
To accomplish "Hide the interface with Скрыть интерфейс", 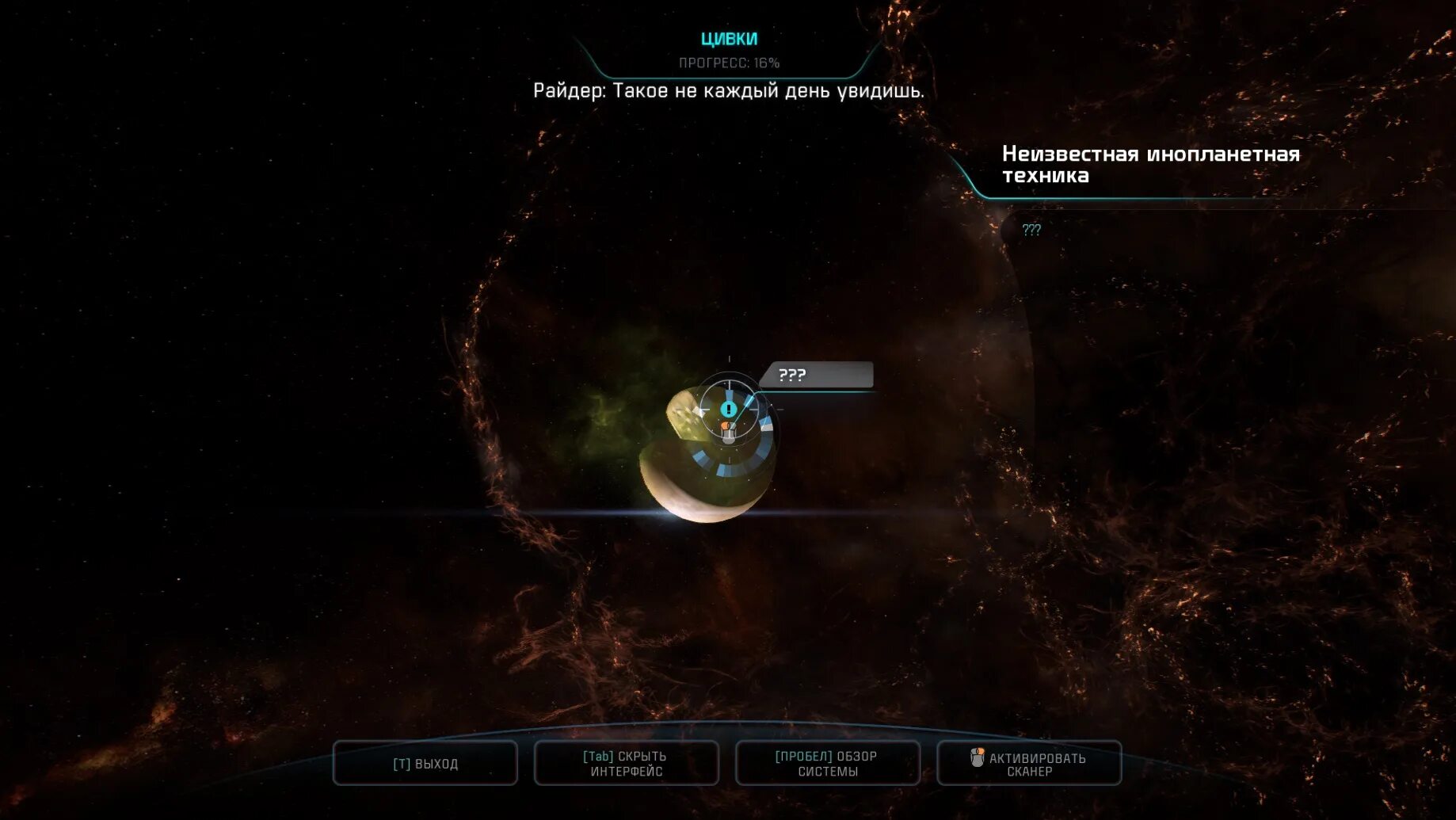I will pyautogui.click(x=626, y=764).
